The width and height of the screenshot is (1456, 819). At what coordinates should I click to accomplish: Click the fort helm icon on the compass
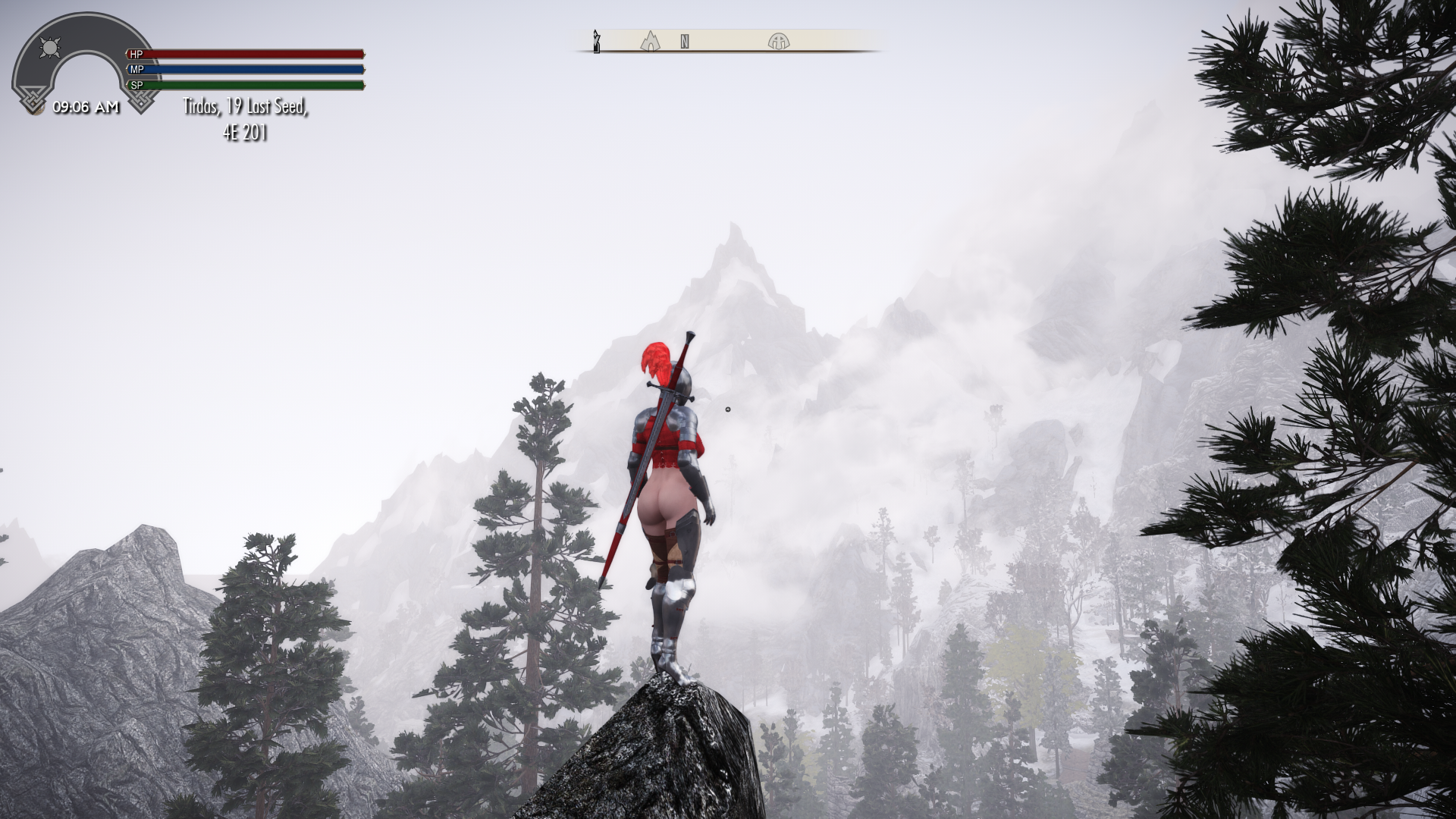click(x=779, y=42)
